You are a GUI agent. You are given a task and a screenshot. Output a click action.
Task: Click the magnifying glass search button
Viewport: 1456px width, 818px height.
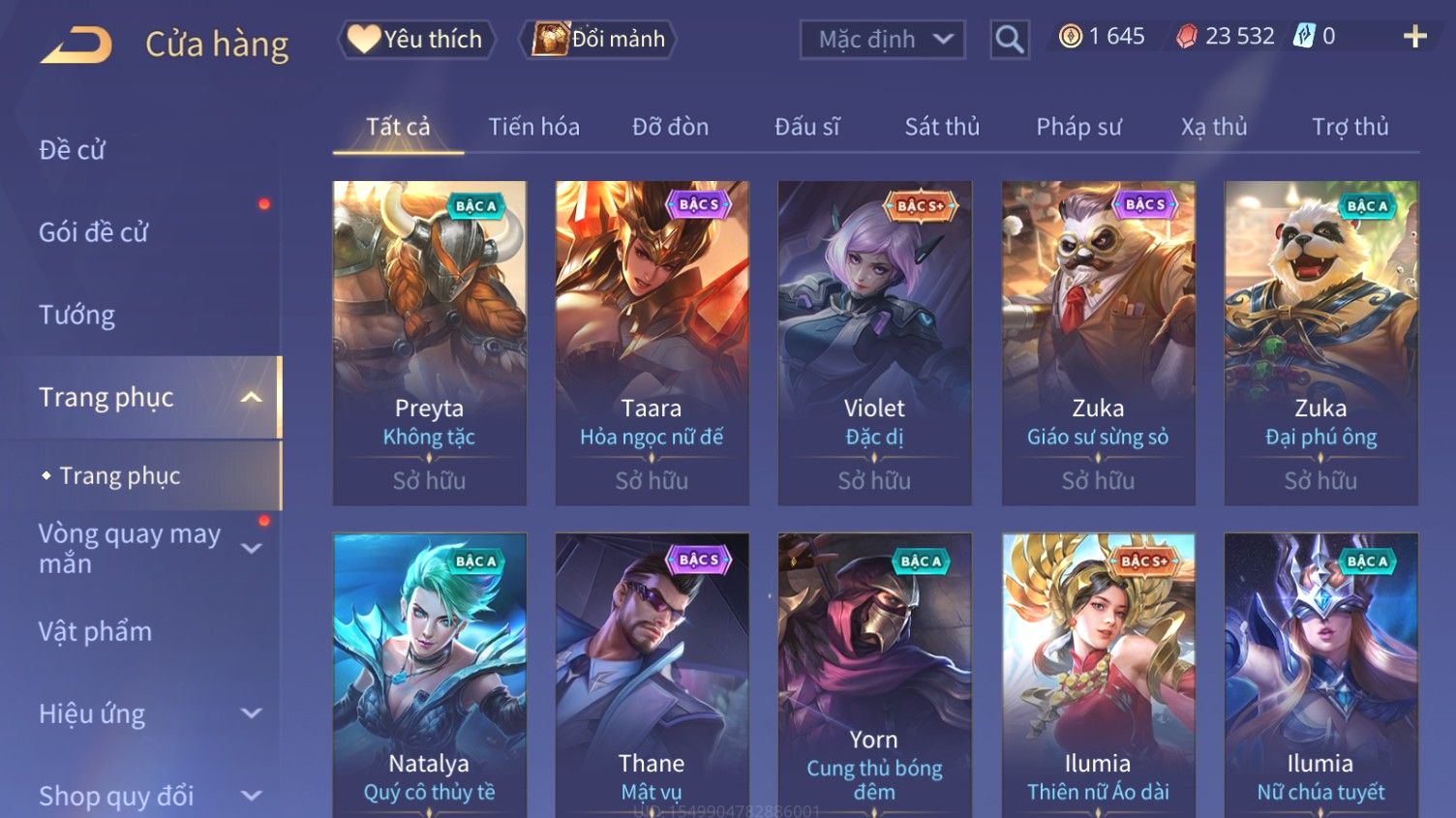pos(1009,40)
